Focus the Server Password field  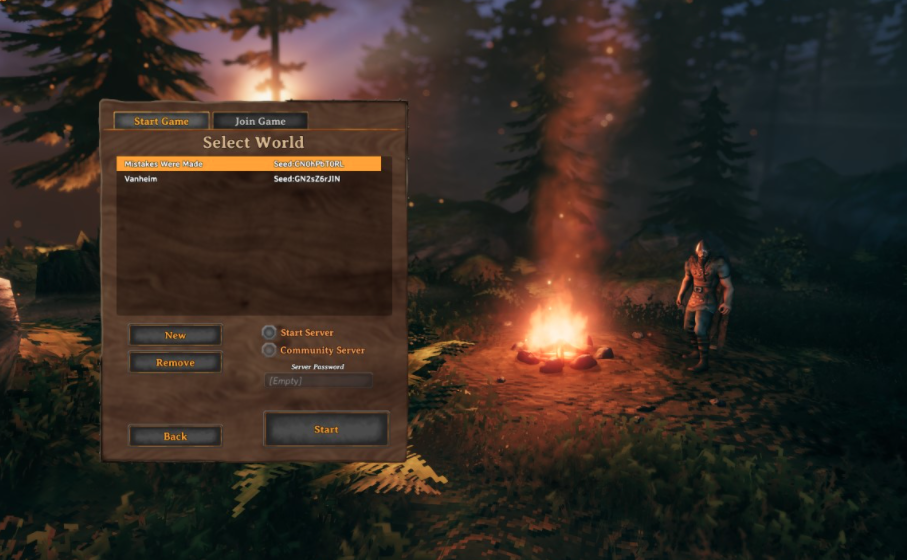coord(318,380)
